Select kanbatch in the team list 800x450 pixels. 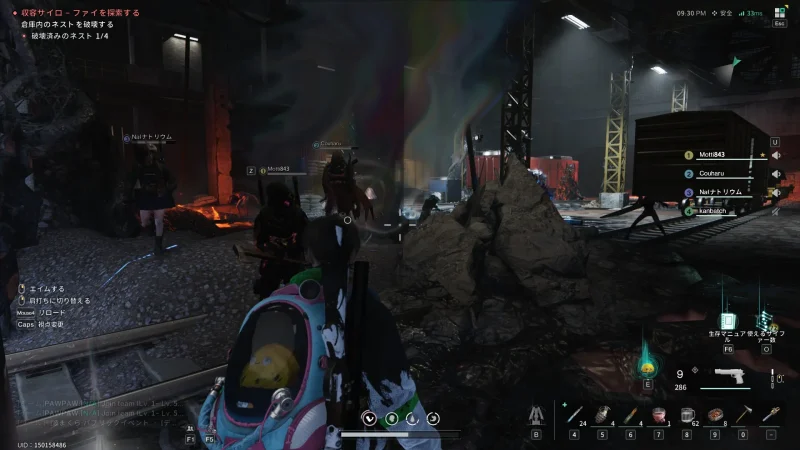712,210
